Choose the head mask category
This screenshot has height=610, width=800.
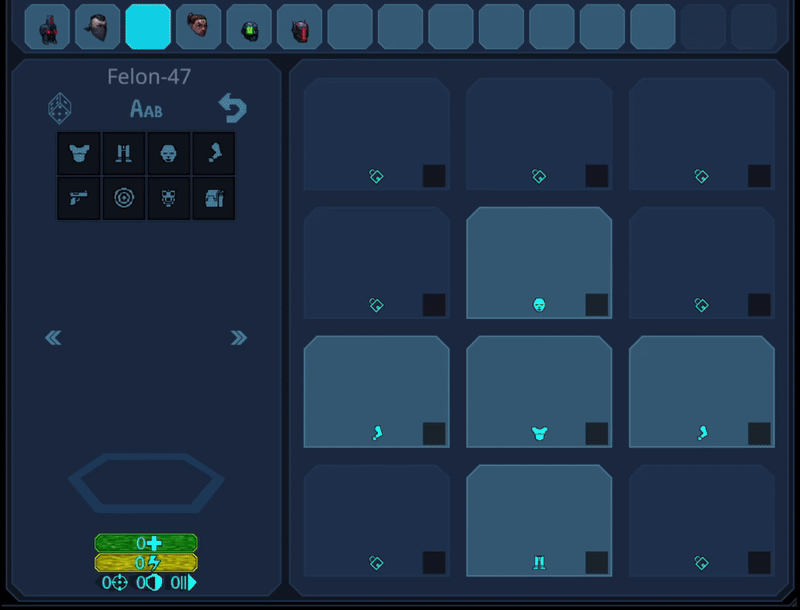[x=168, y=154]
